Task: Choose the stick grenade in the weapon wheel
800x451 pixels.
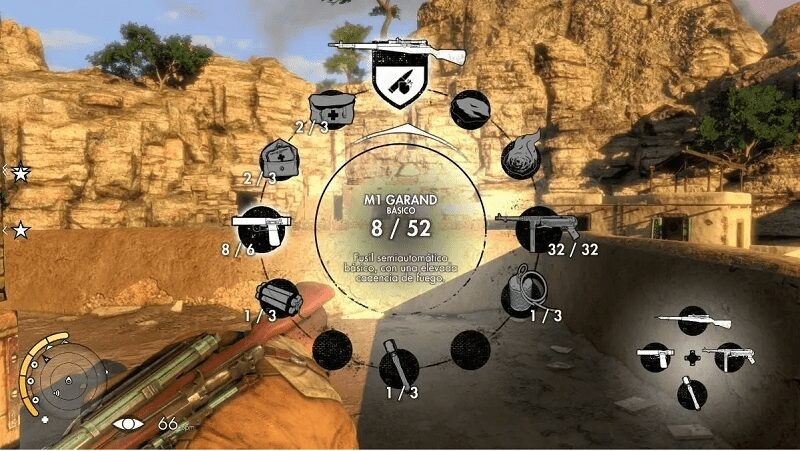Action: click(398, 366)
